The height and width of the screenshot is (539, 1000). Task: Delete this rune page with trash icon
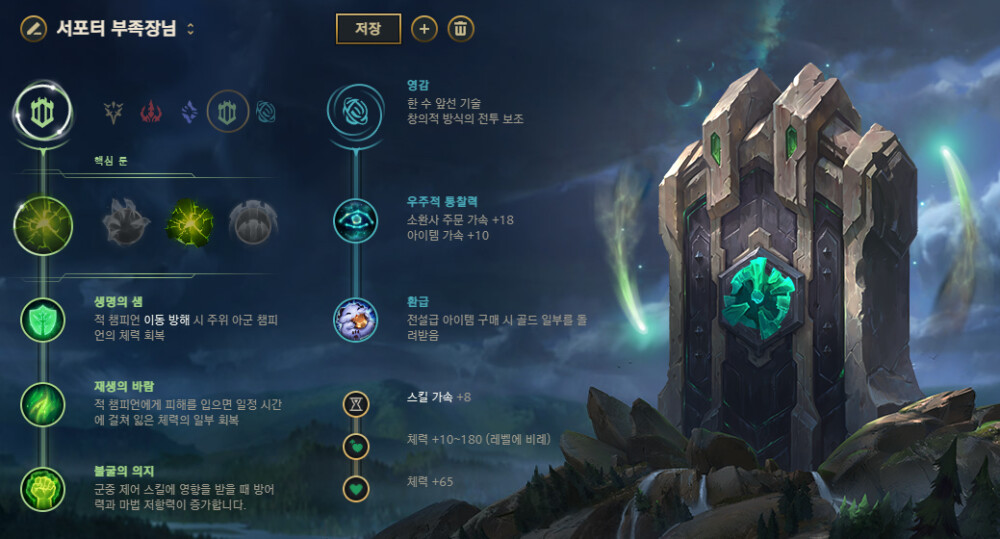click(460, 29)
